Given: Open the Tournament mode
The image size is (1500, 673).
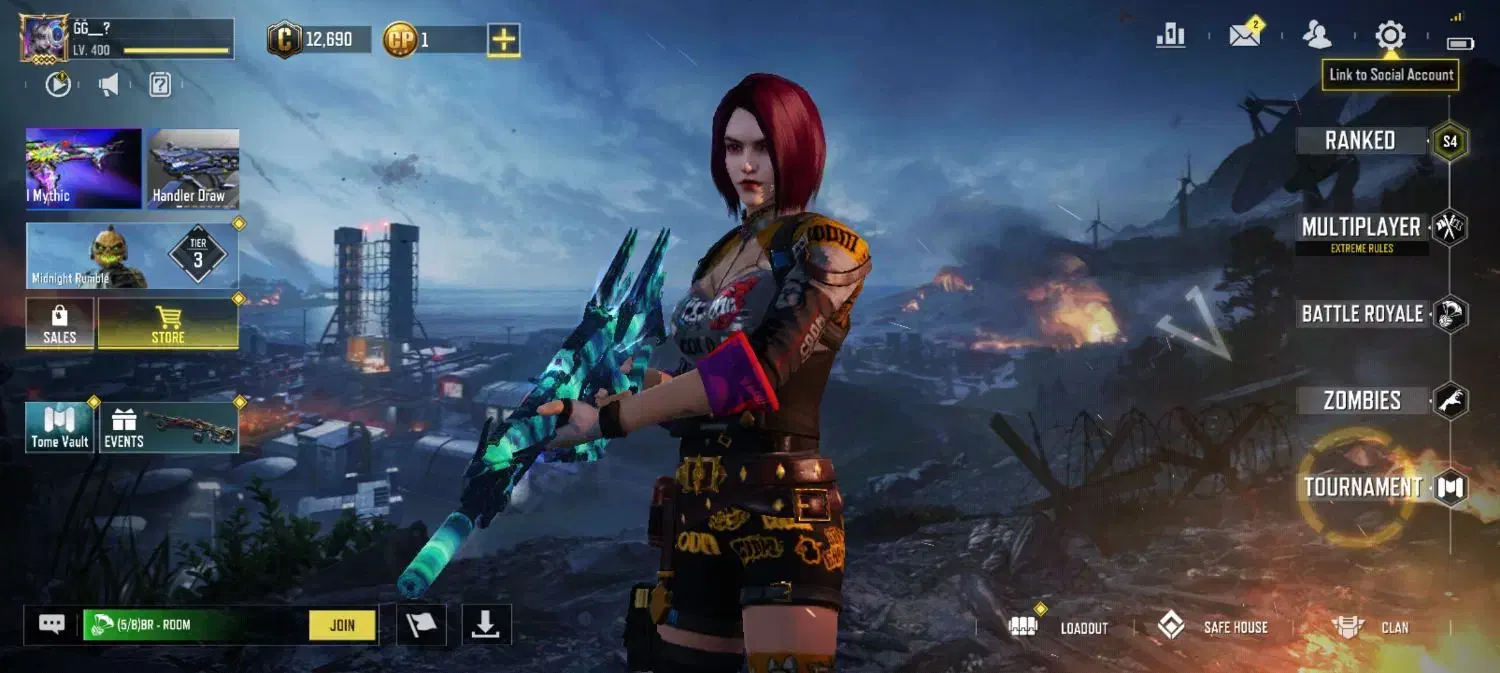Looking at the screenshot, I should (1363, 488).
